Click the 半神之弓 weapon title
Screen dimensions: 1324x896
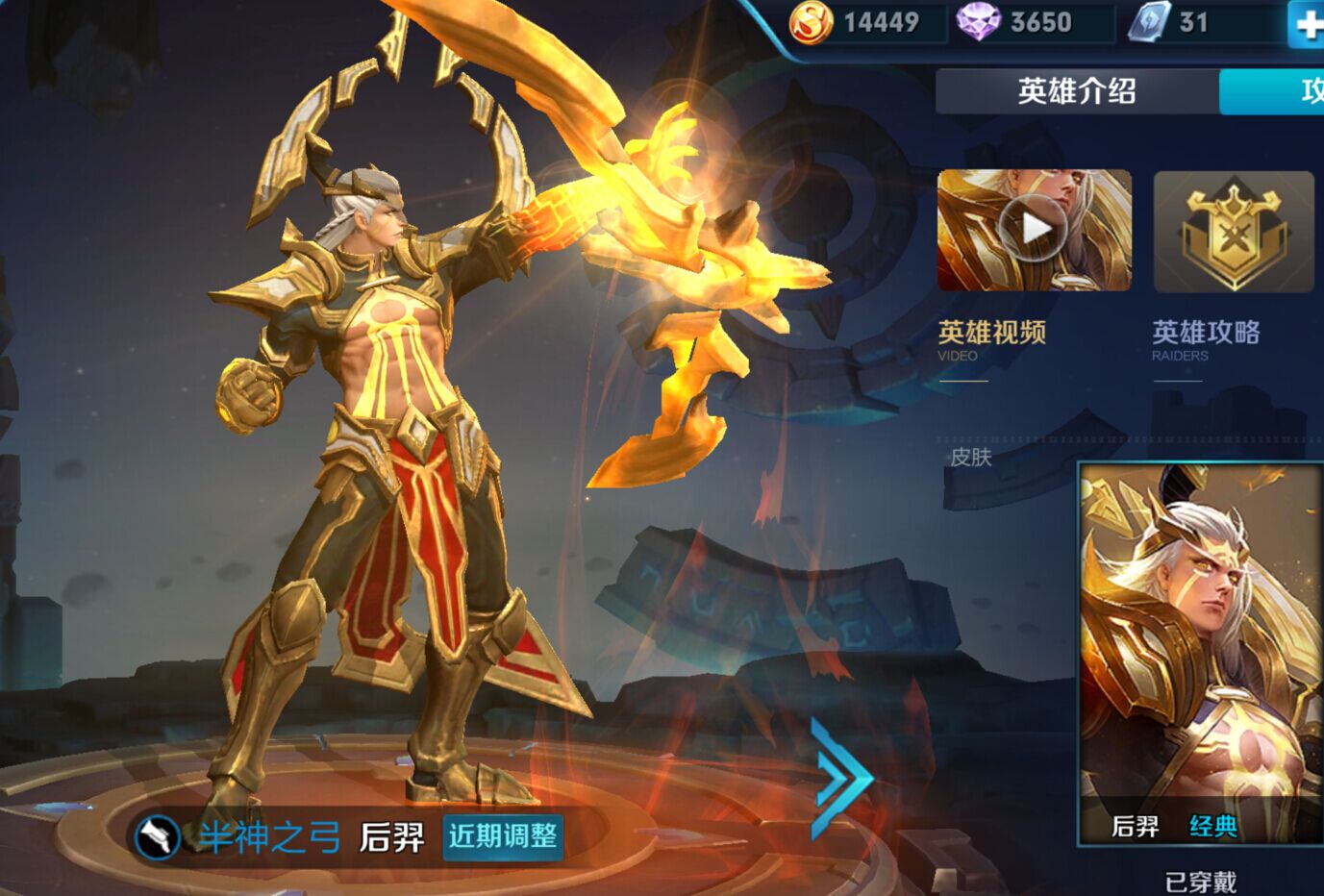[272, 836]
